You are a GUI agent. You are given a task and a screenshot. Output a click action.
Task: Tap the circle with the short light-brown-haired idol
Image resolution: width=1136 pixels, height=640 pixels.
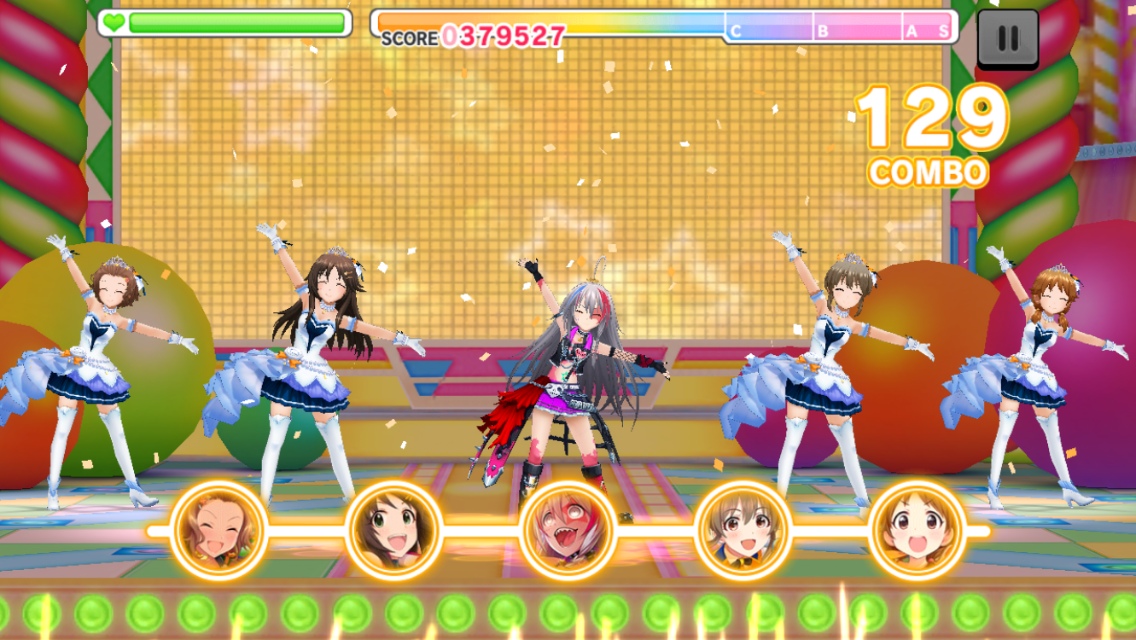[742, 530]
